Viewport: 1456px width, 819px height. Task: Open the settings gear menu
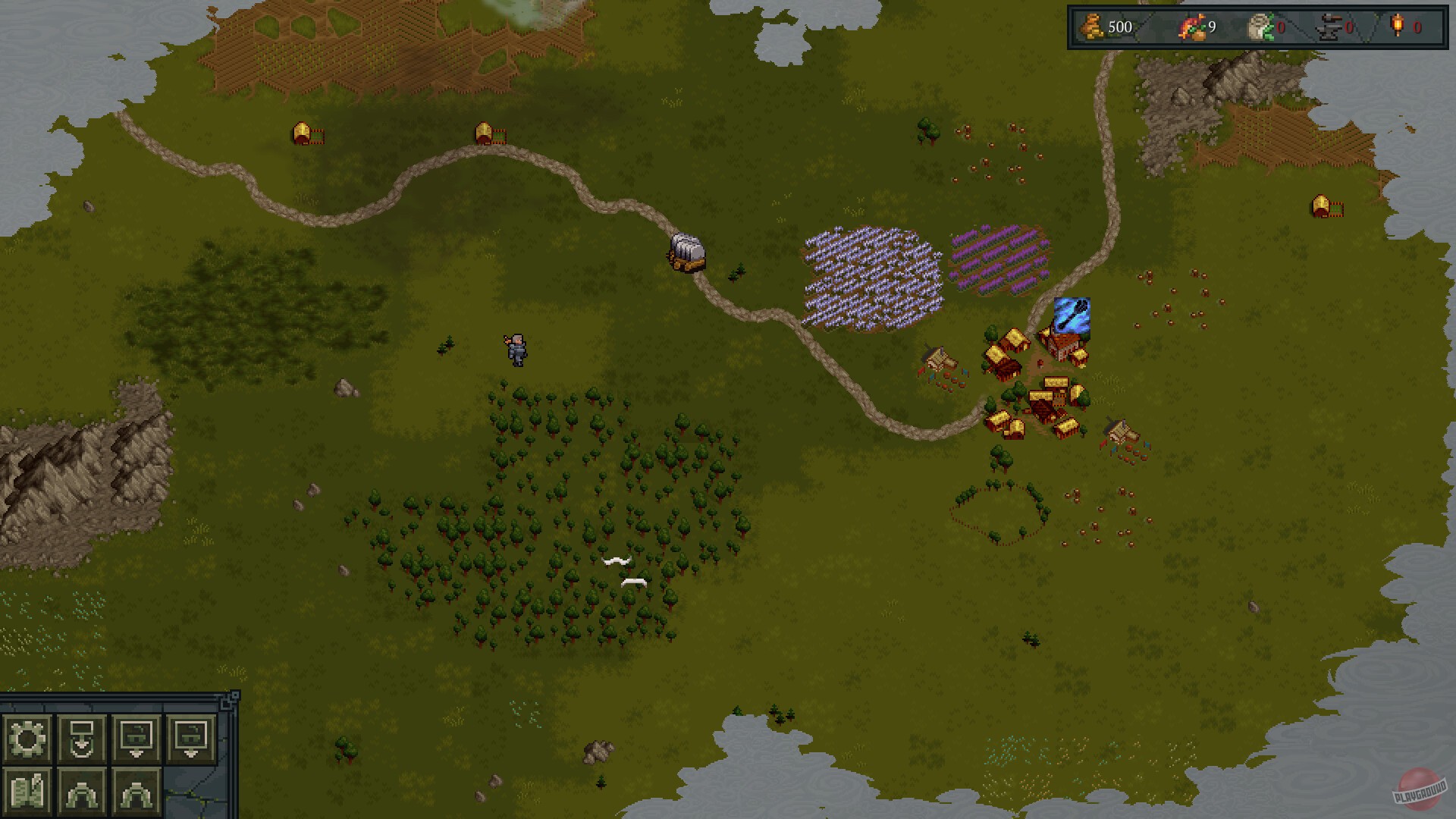27,739
